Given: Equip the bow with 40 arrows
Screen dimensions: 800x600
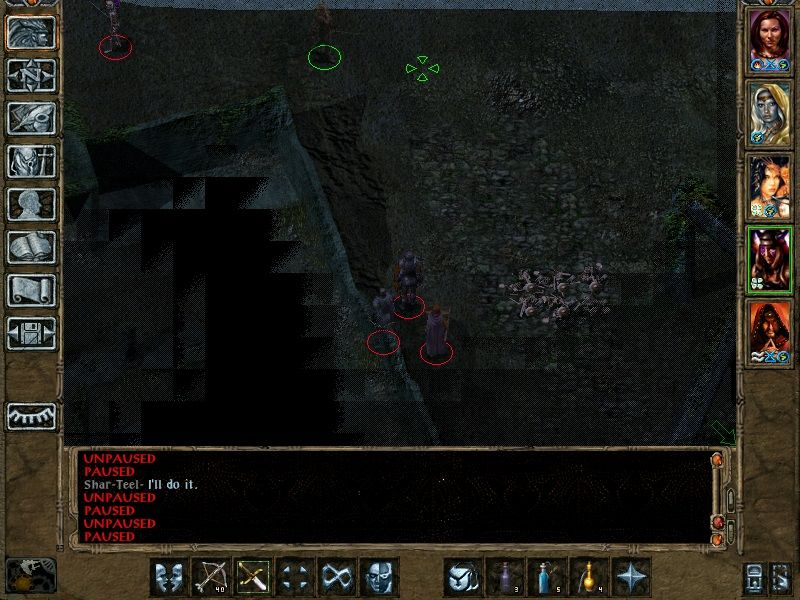Looking at the screenshot, I should tap(212, 577).
